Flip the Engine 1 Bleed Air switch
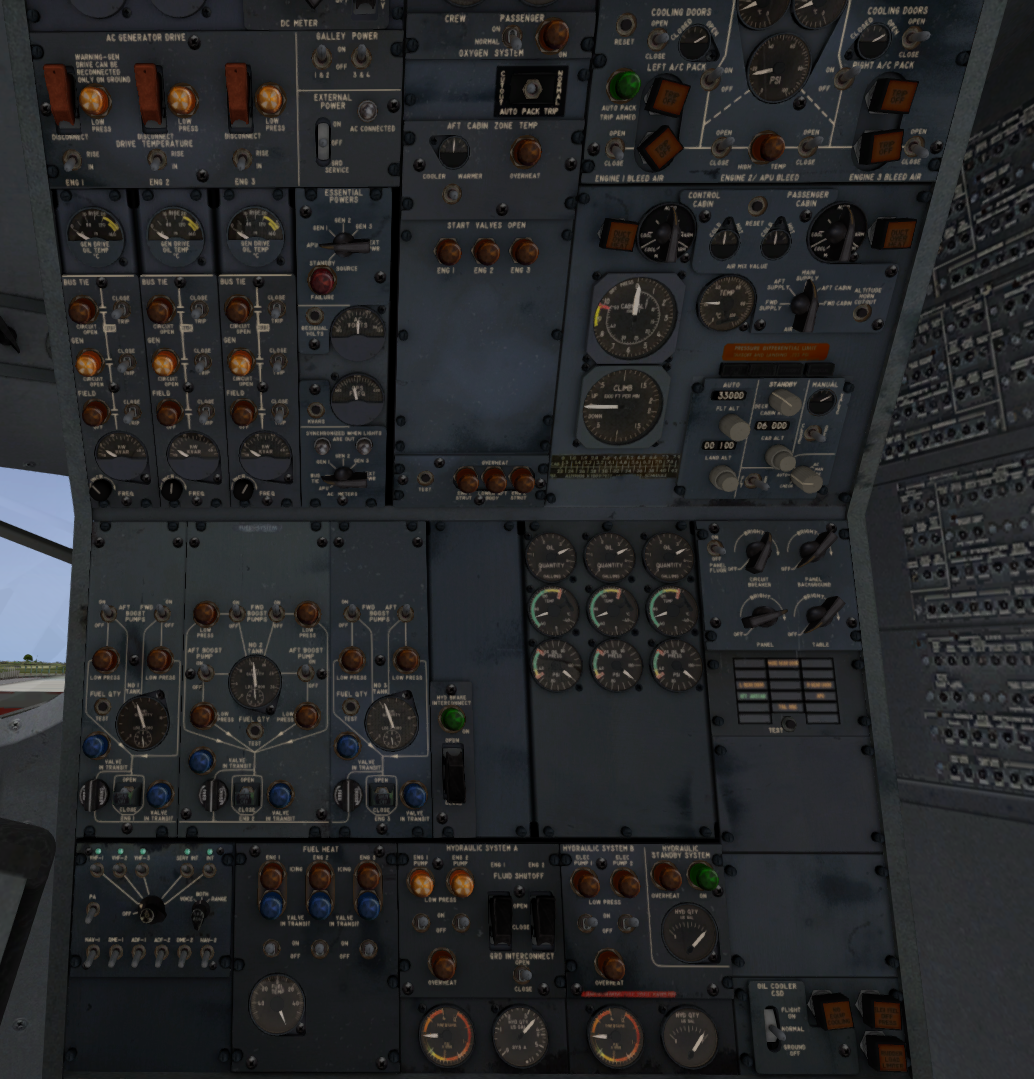This screenshot has height=1079, width=1034. [x=614, y=149]
